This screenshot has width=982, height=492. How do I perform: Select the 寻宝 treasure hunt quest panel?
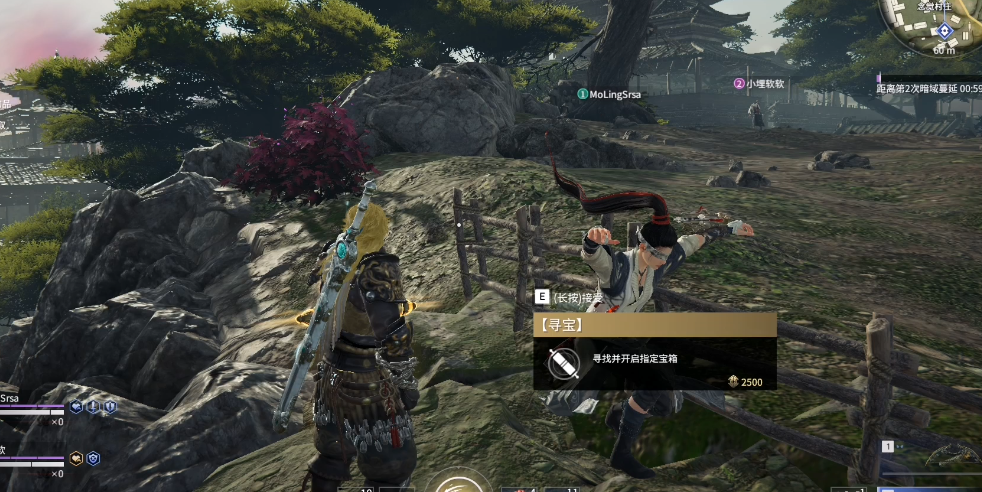(654, 351)
